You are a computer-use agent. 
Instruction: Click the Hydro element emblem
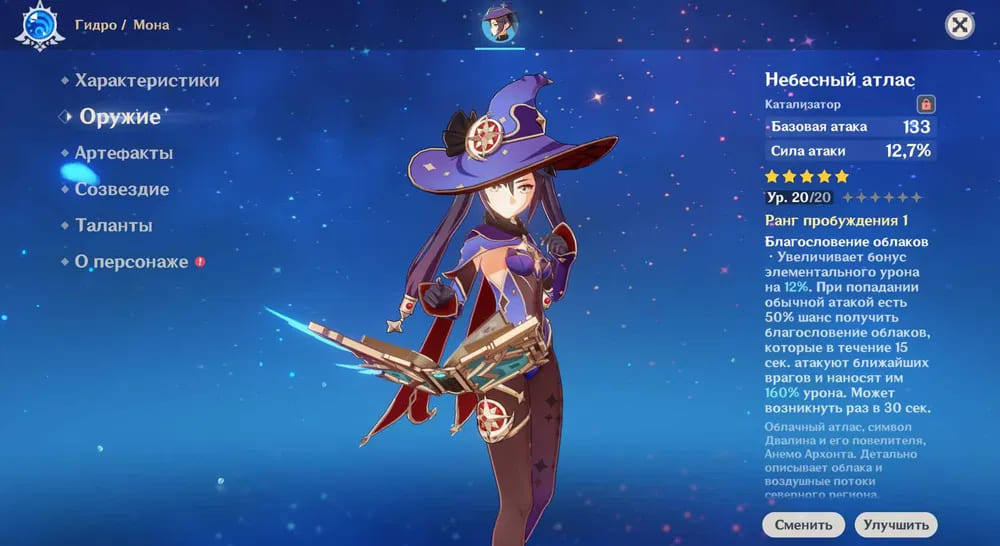point(40,25)
